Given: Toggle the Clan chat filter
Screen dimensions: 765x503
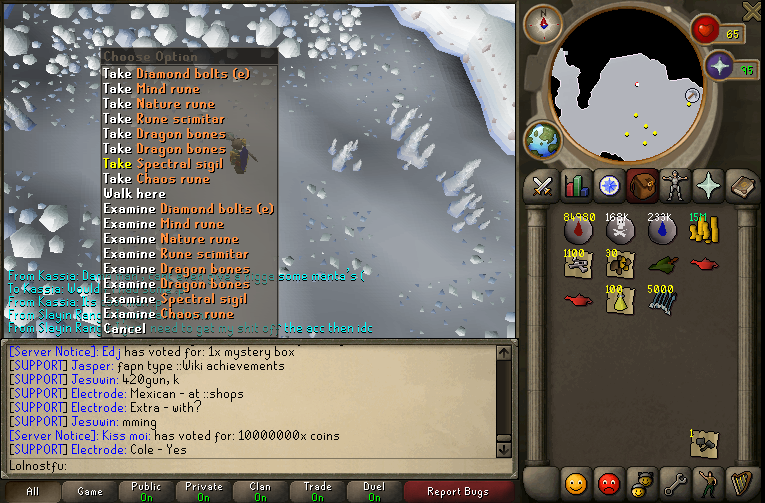Looking at the screenshot, I should 260,491.
